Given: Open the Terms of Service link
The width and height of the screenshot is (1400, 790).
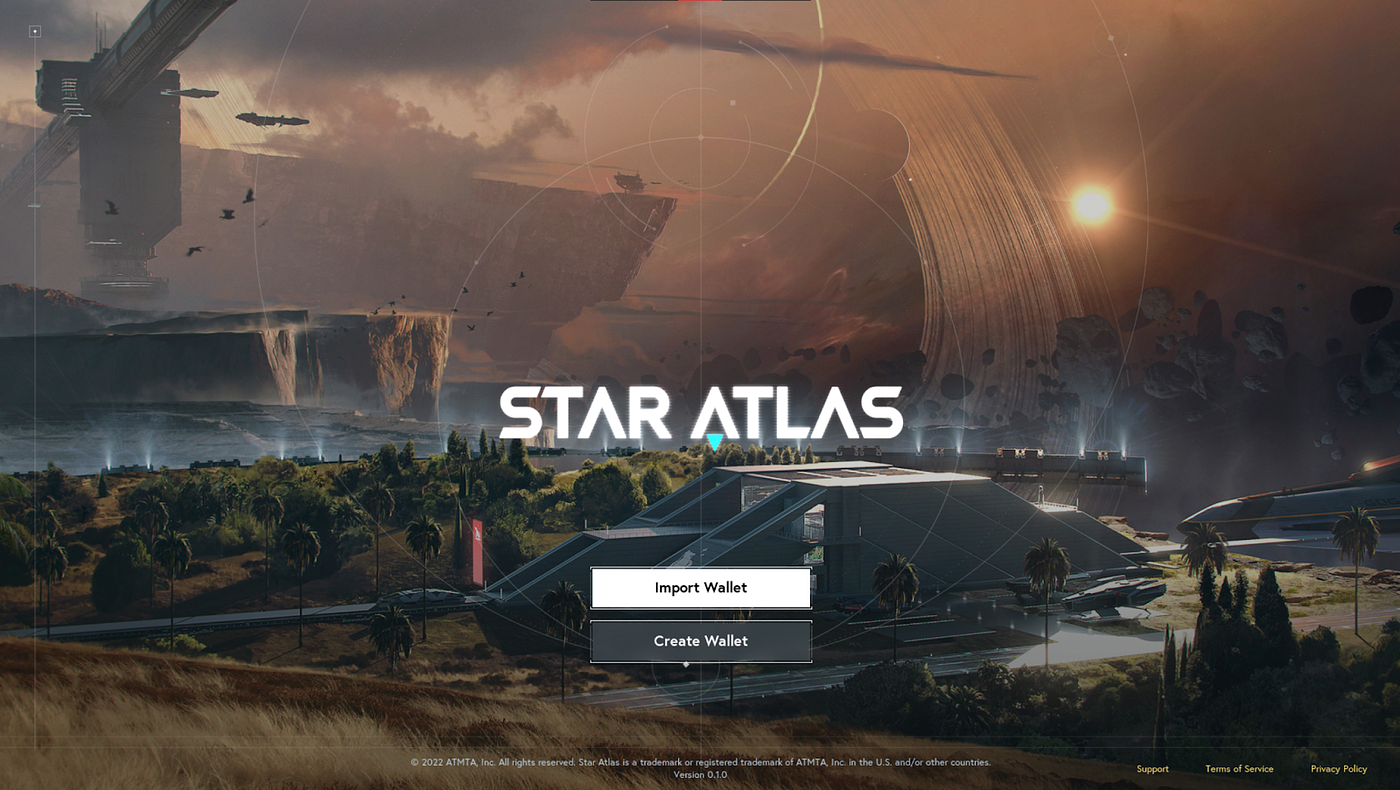Looking at the screenshot, I should click(x=1239, y=768).
